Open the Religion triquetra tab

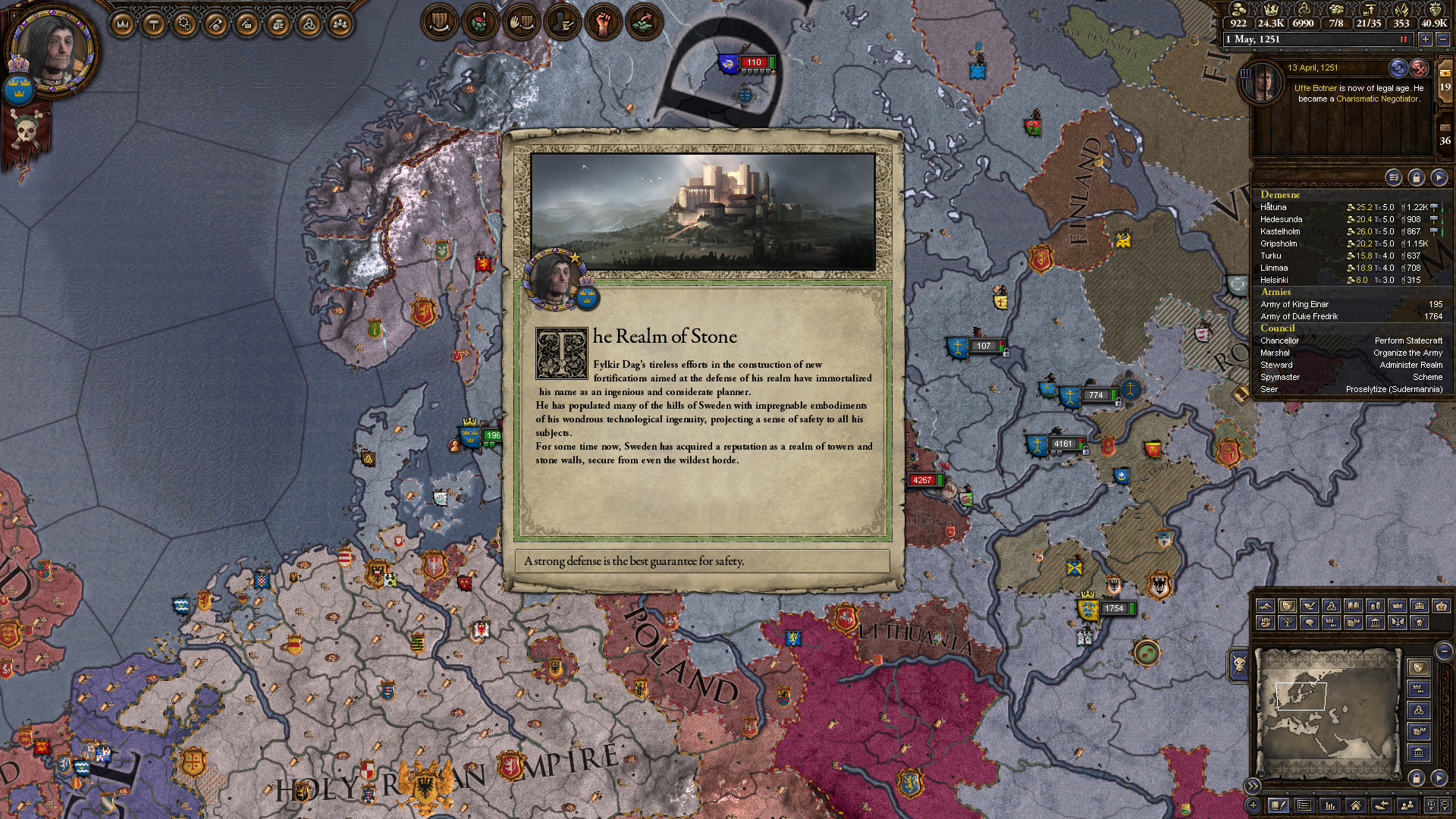(309, 25)
